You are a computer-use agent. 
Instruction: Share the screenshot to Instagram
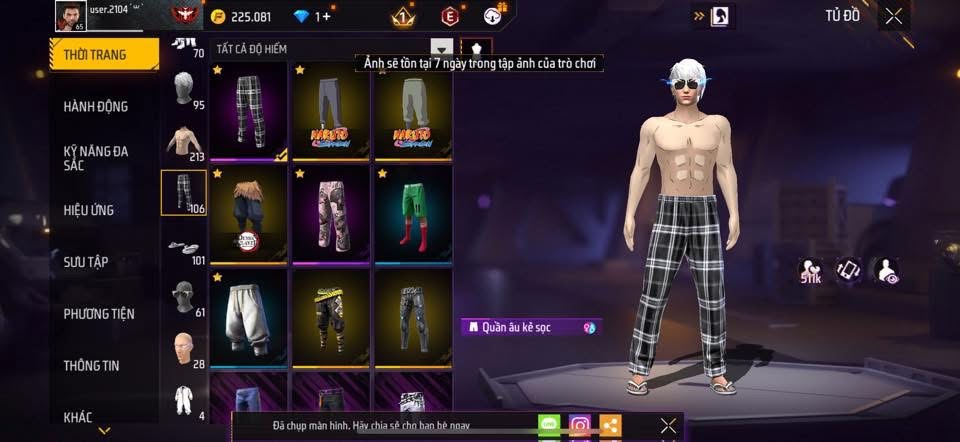click(580, 425)
